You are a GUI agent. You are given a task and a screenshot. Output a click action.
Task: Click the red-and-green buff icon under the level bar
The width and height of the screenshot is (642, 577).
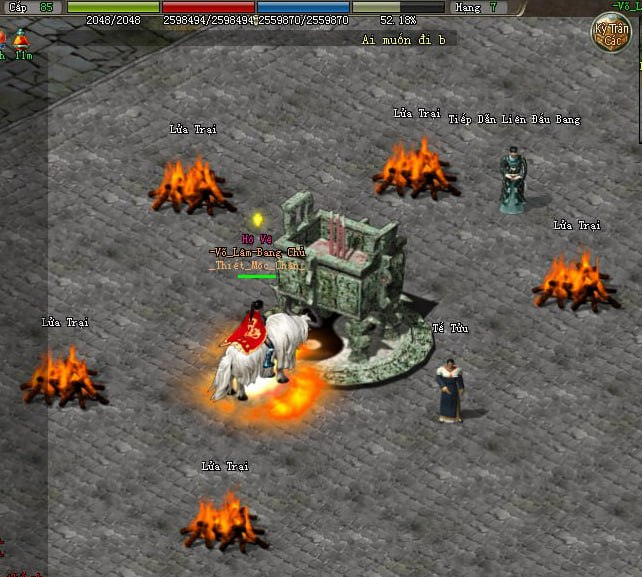click(x=20, y=39)
